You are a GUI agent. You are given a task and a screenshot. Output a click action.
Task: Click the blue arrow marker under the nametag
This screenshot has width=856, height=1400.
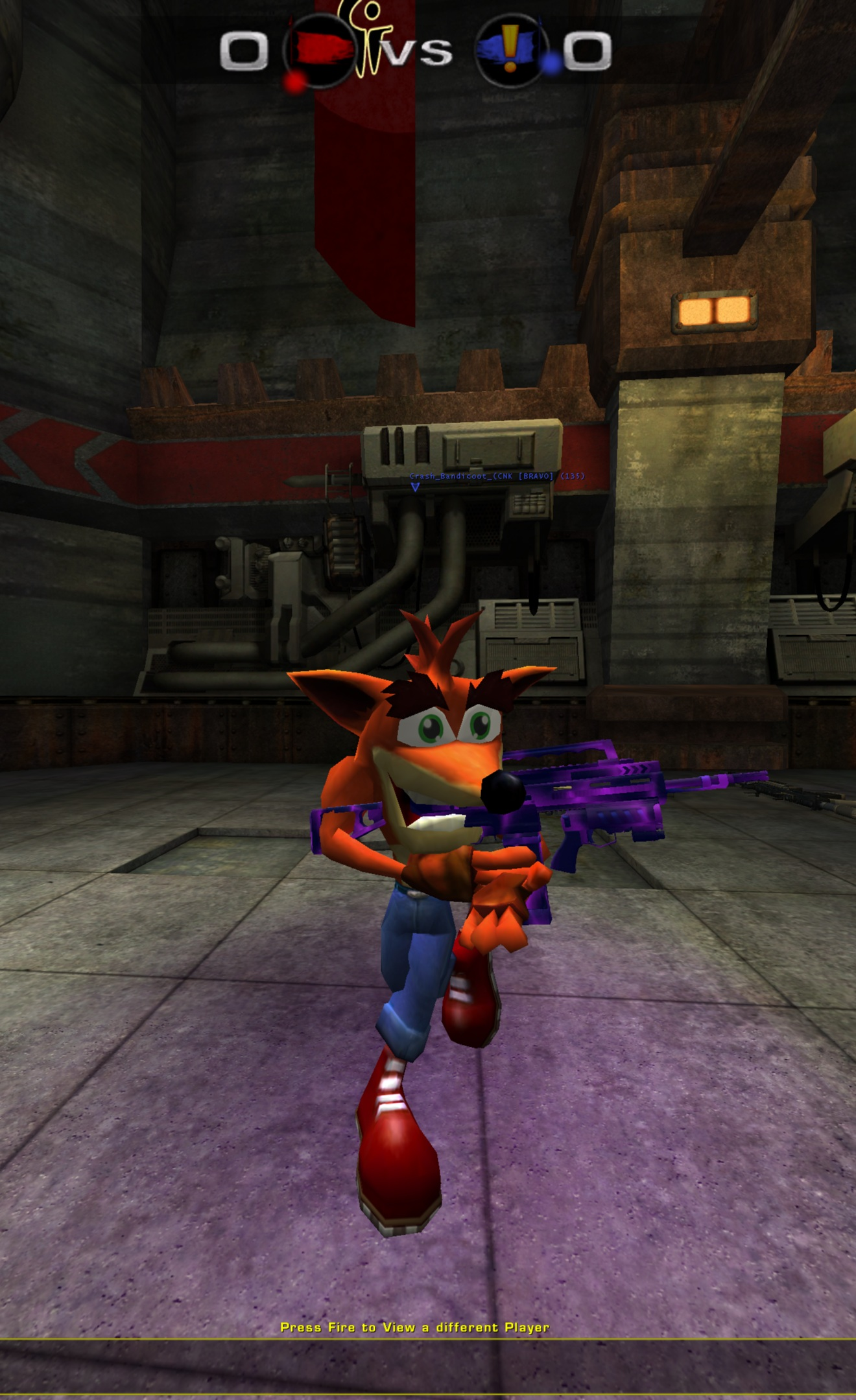[x=415, y=486]
